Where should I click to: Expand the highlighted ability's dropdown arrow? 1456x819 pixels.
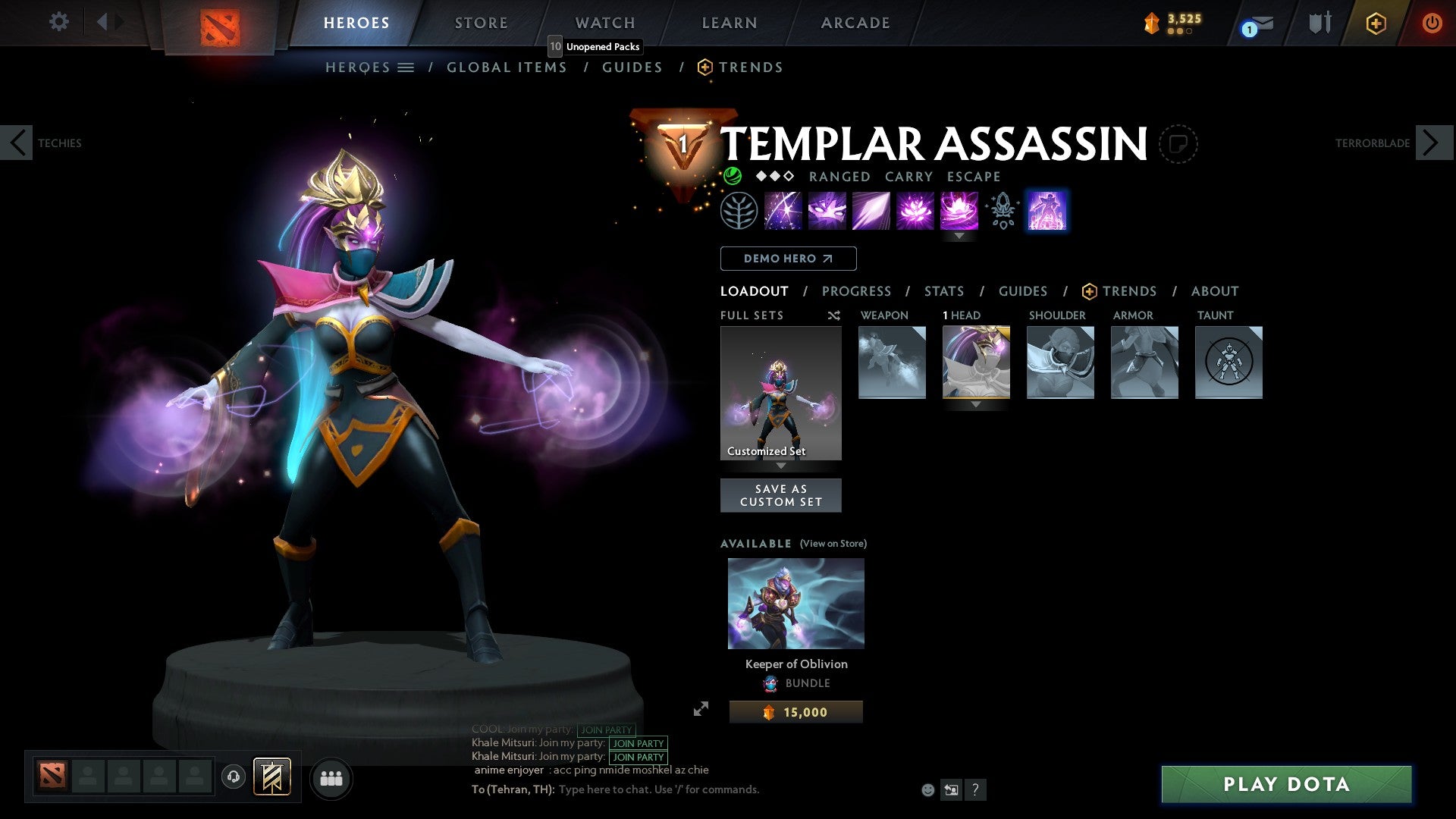pyautogui.click(x=959, y=236)
